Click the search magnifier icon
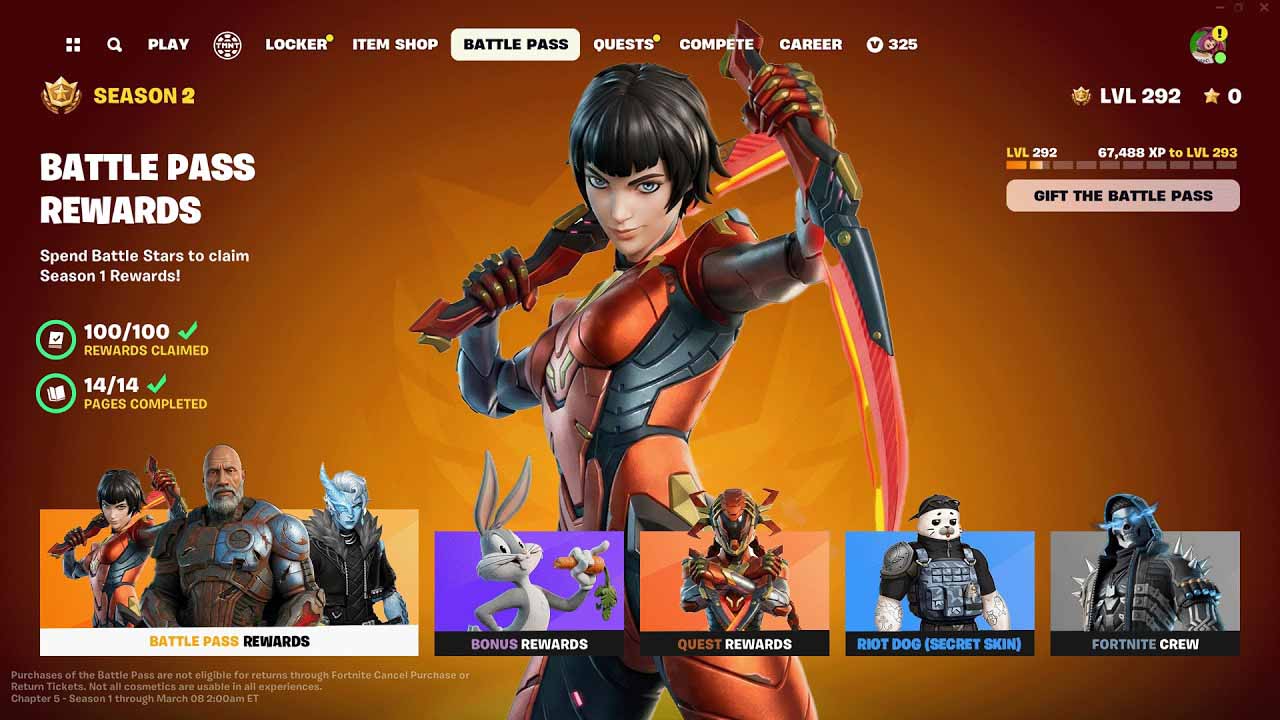The width and height of the screenshot is (1280, 720). (115, 44)
